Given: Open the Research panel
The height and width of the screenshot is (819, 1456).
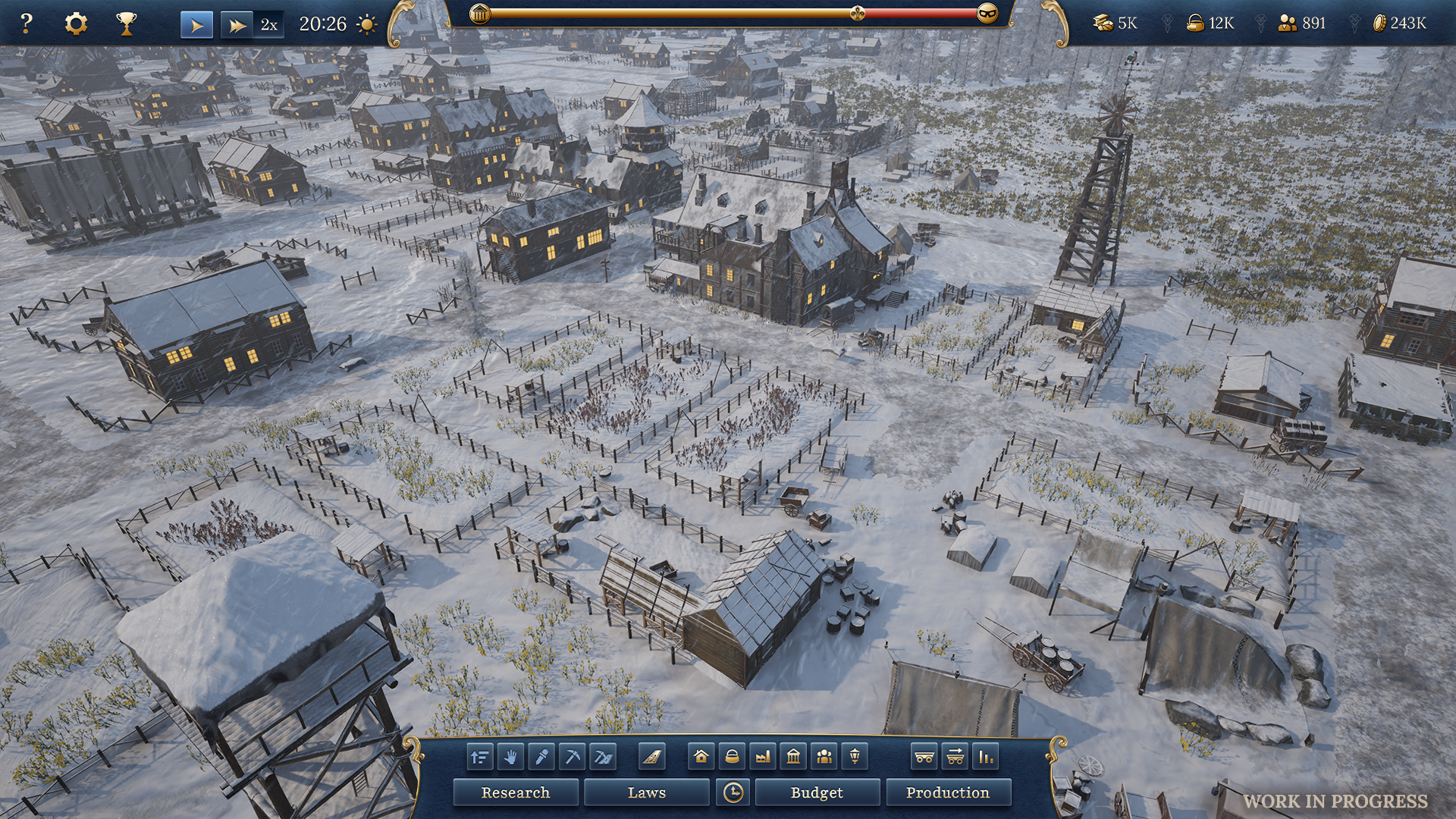Looking at the screenshot, I should [x=515, y=792].
